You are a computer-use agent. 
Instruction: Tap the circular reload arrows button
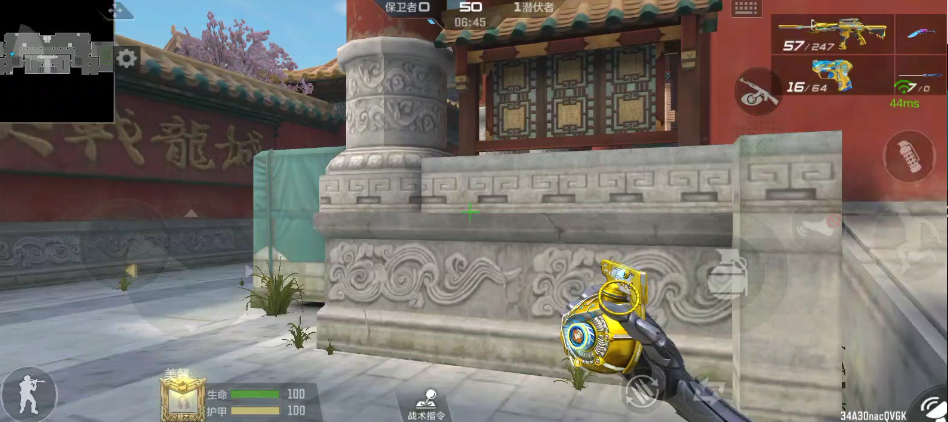coord(639,392)
